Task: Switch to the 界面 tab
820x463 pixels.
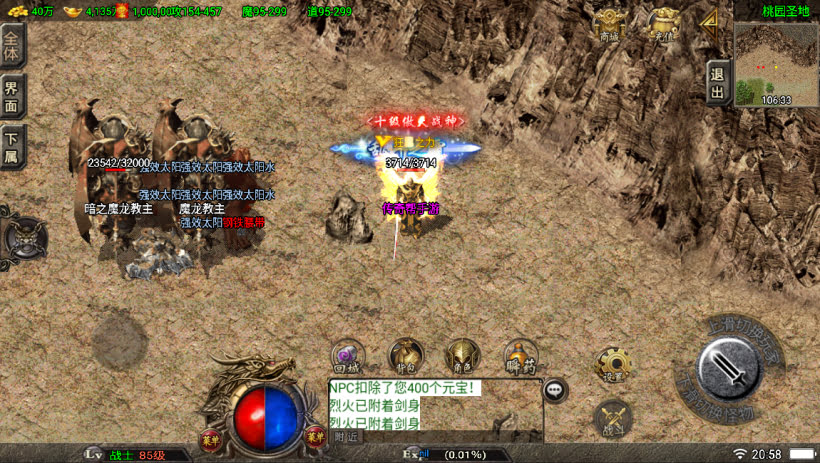Action: click(x=12, y=97)
